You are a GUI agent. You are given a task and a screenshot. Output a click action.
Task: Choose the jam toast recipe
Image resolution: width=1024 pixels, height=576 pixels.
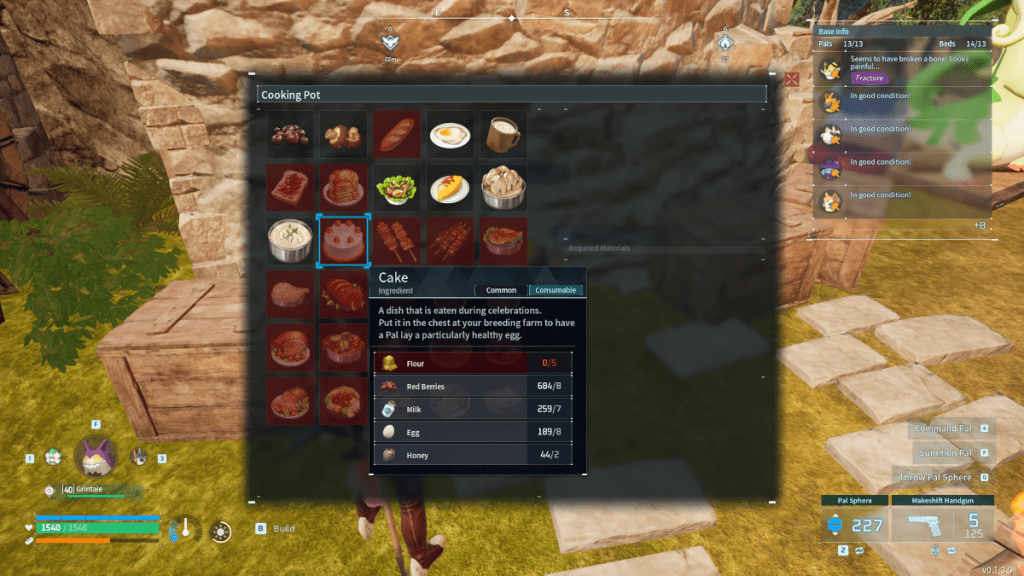pos(289,187)
